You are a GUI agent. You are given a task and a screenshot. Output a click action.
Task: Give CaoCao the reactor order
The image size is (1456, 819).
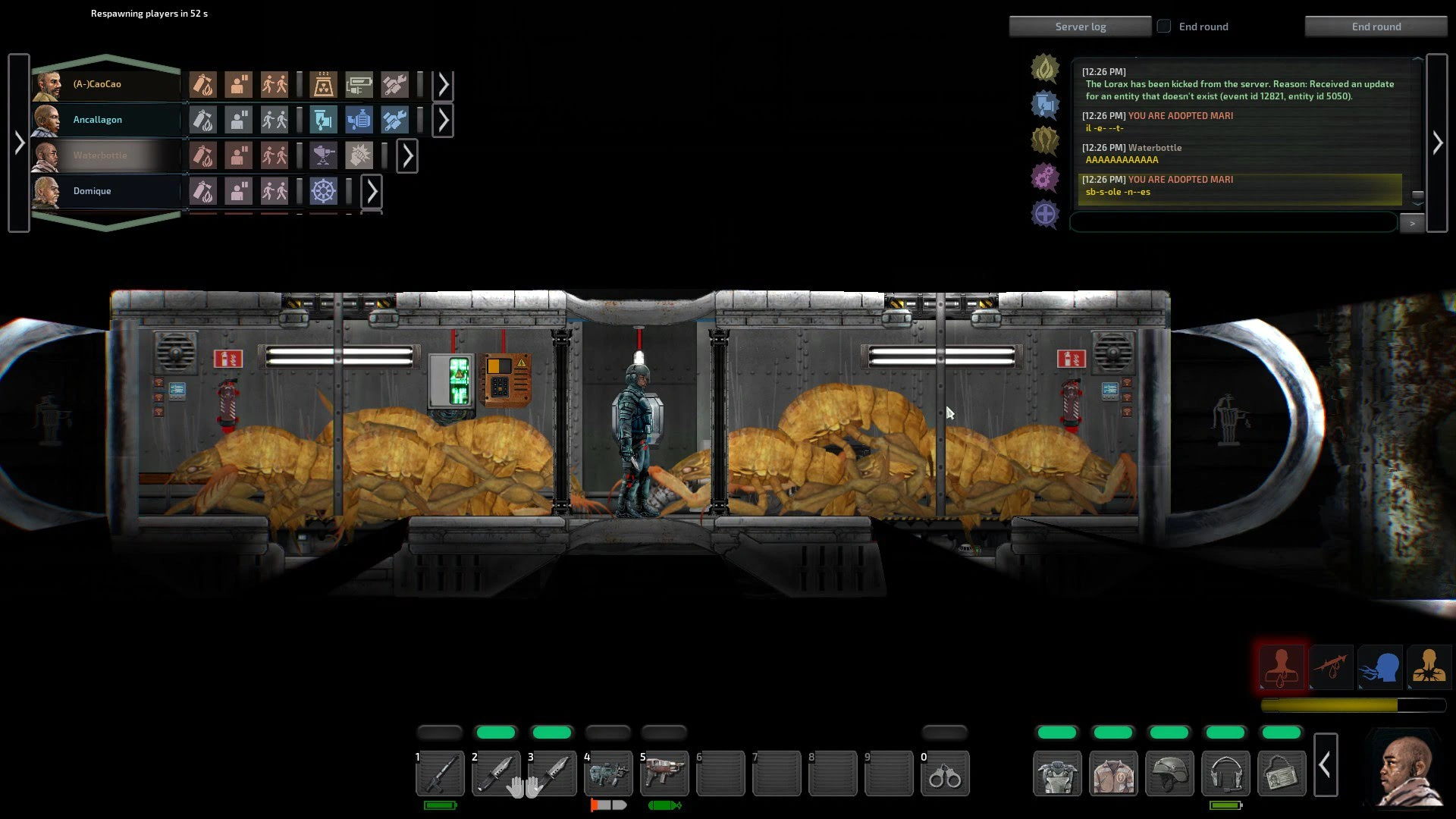tap(323, 84)
